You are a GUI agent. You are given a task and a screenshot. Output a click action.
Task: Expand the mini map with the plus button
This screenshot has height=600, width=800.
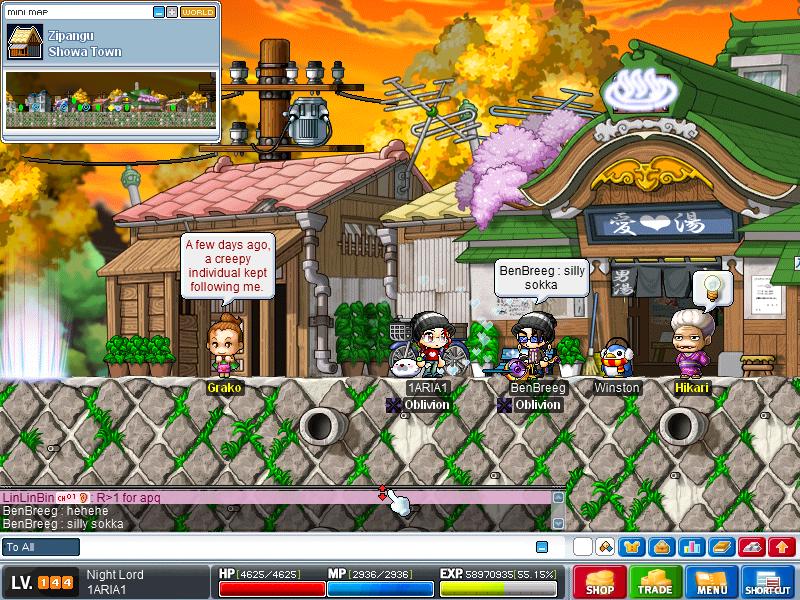pyautogui.click(x=172, y=12)
